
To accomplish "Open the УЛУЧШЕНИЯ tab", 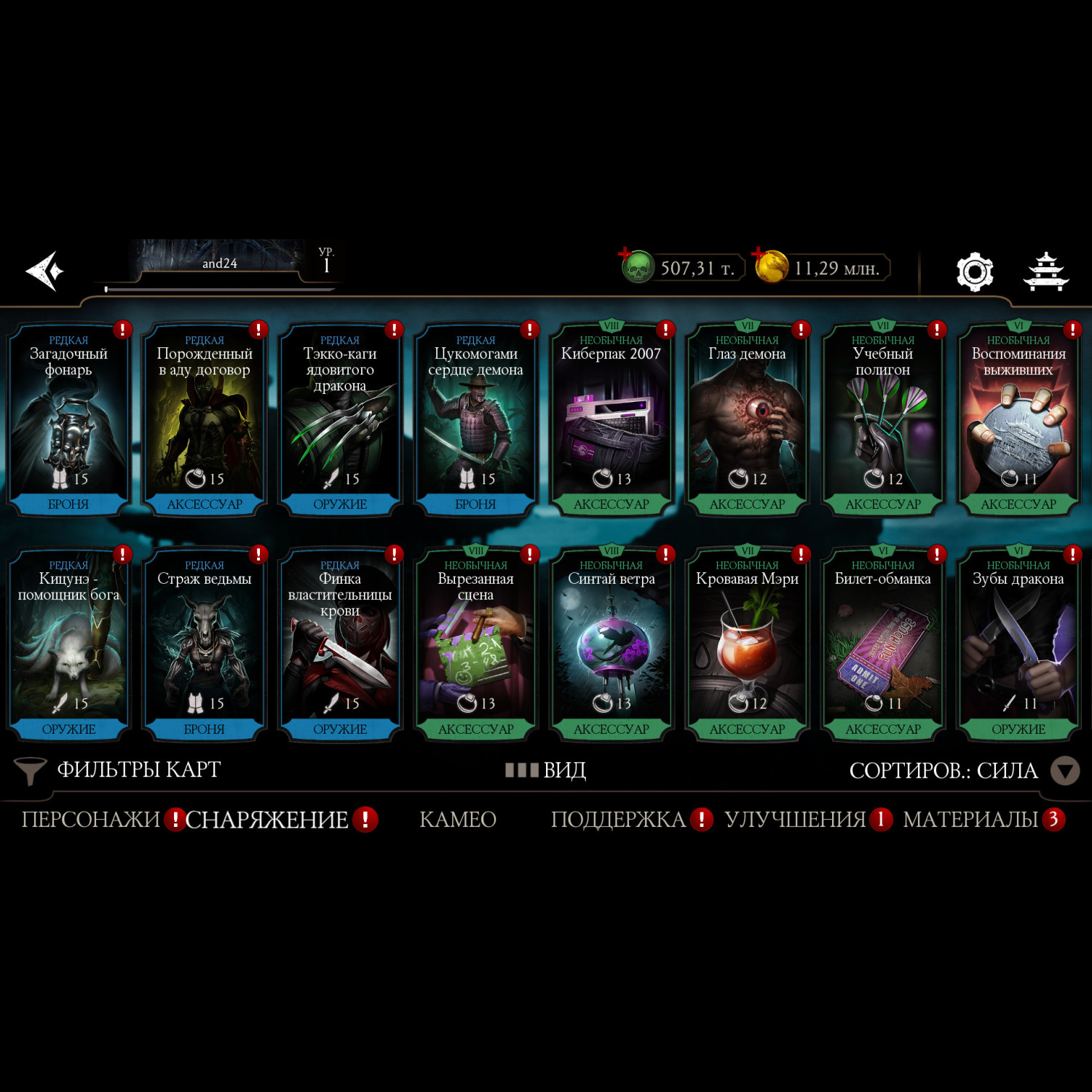I will pos(795,820).
